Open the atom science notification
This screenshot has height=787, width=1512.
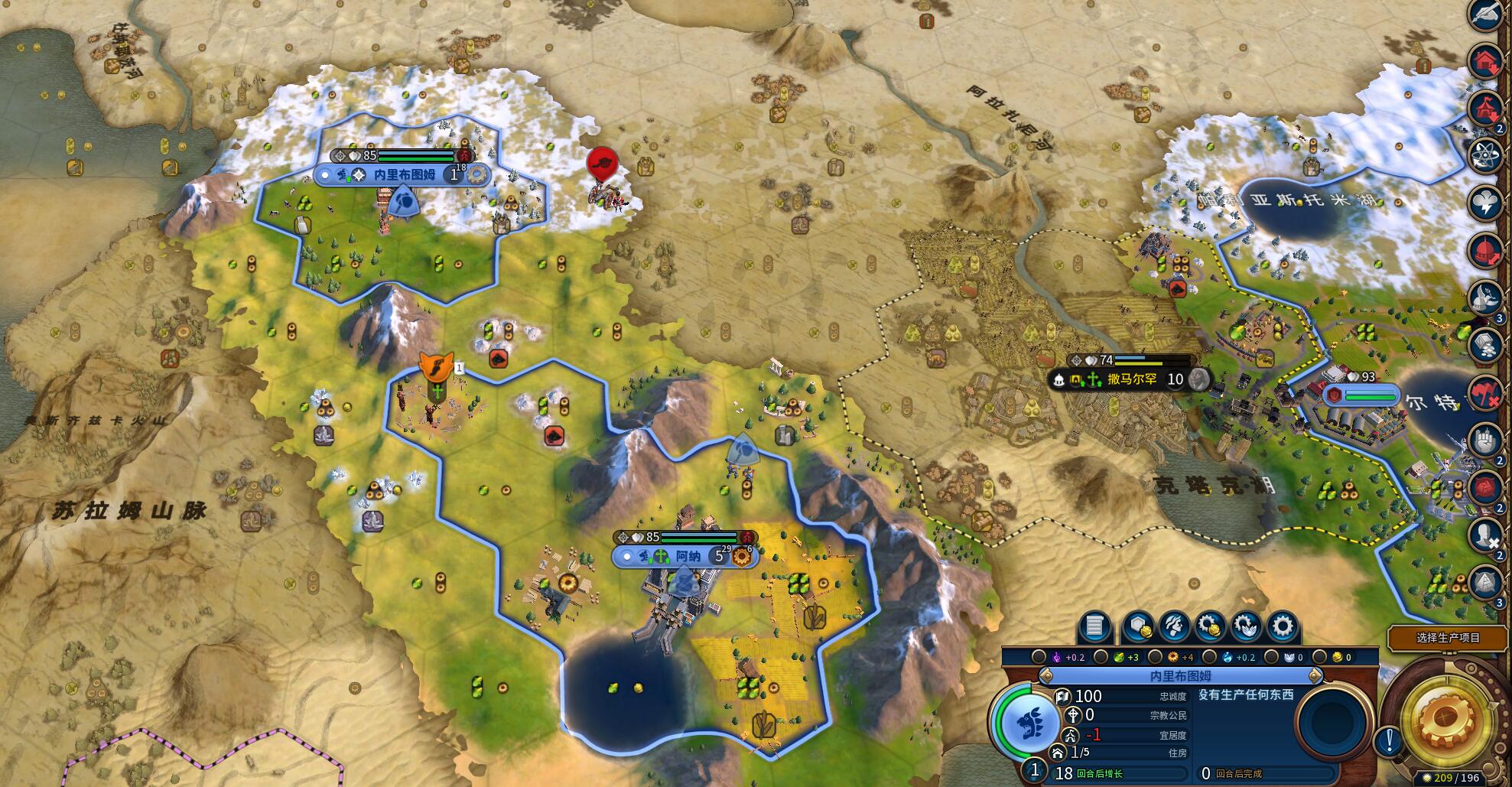(x=1486, y=154)
